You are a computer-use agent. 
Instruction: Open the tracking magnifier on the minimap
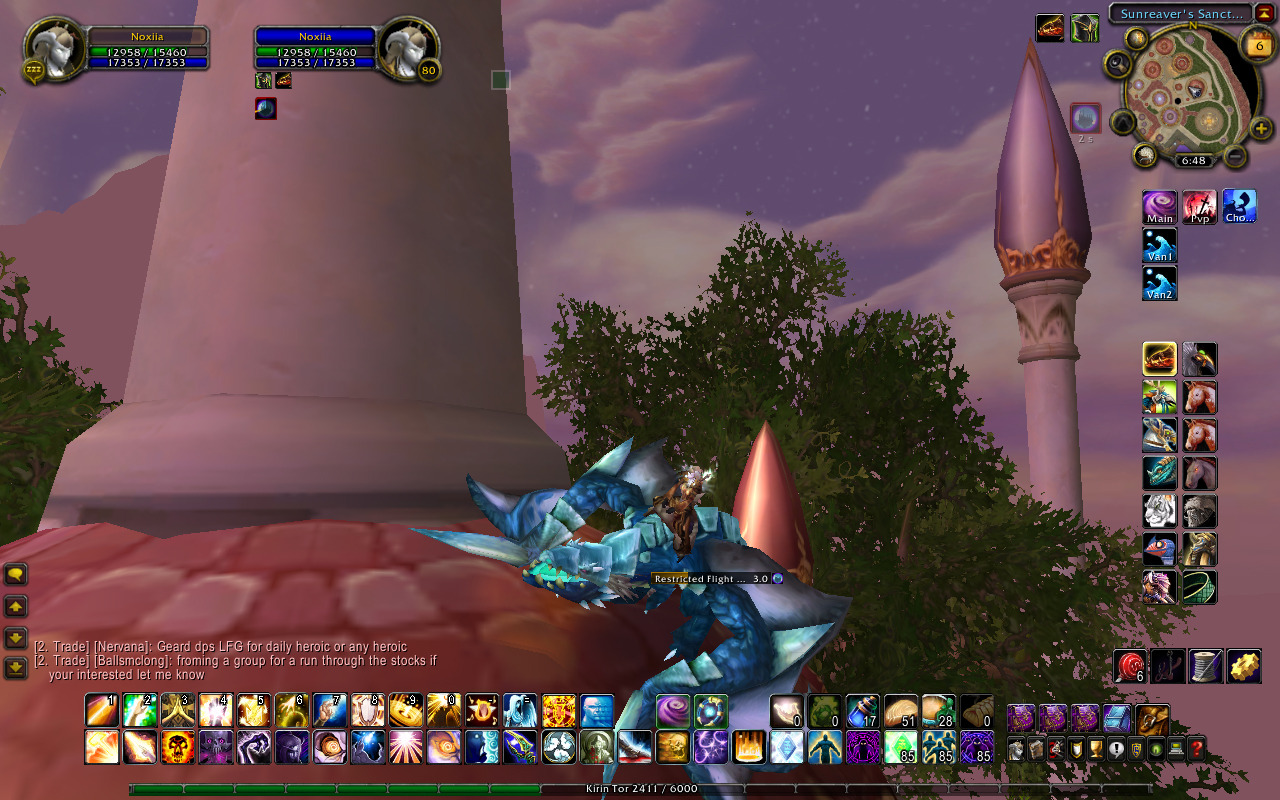tap(1118, 63)
